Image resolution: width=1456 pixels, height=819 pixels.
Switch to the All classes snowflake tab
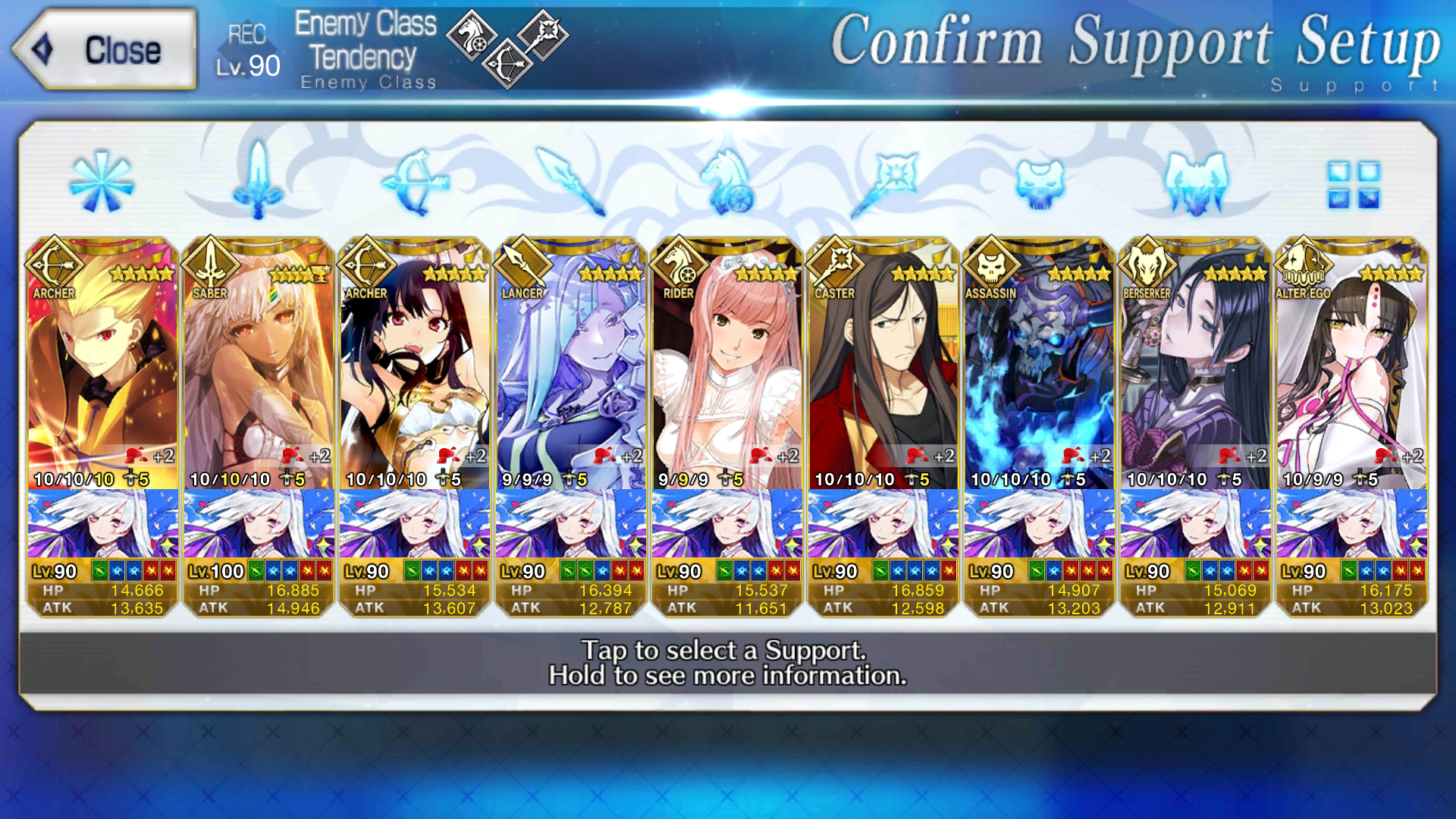(x=101, y=182)
